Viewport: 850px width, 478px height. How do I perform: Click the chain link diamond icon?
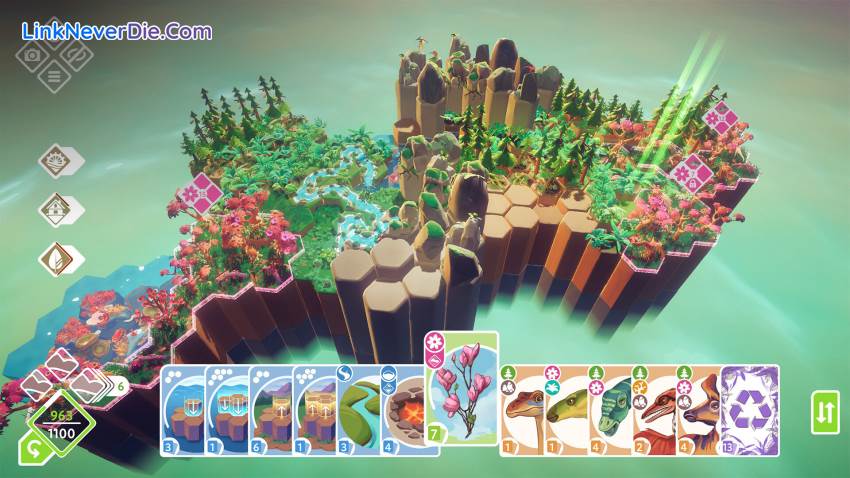75,55
